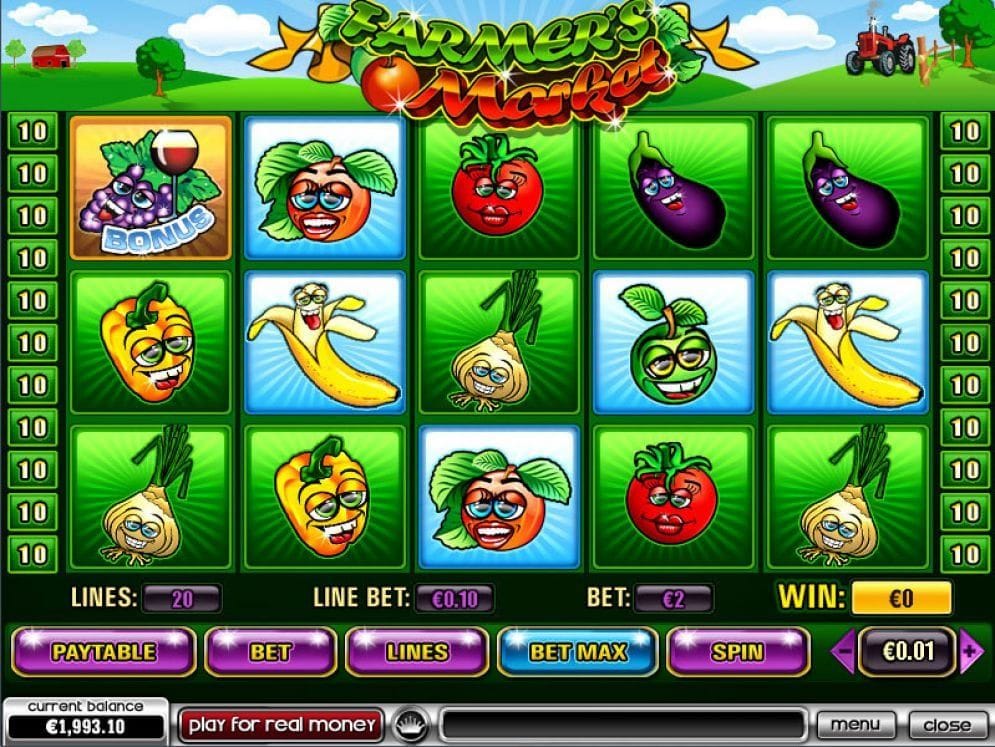Image resolution: width=995 pixels, height=747 pixels.
Task: Open the menu button
Action: [x=855, y=724]
